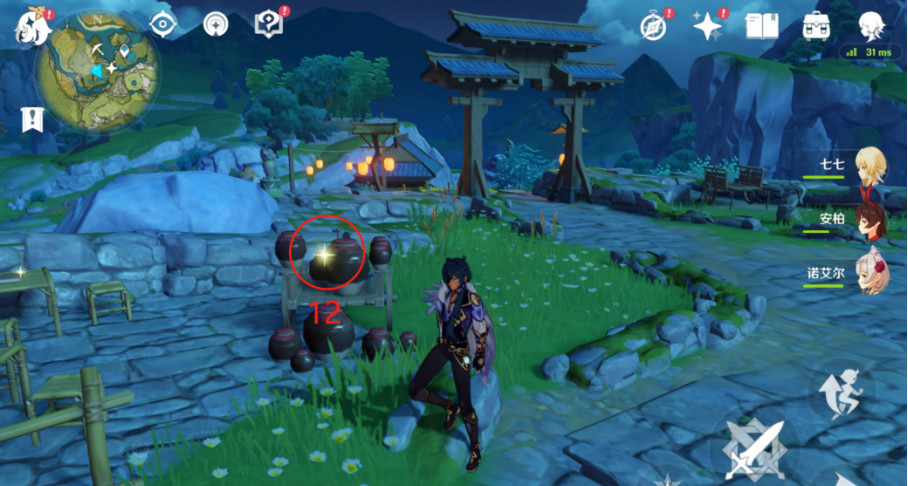This screenshot has height=486, width=908.
Task: Tap the sprint dash button
Action: (x=840, y=387)
